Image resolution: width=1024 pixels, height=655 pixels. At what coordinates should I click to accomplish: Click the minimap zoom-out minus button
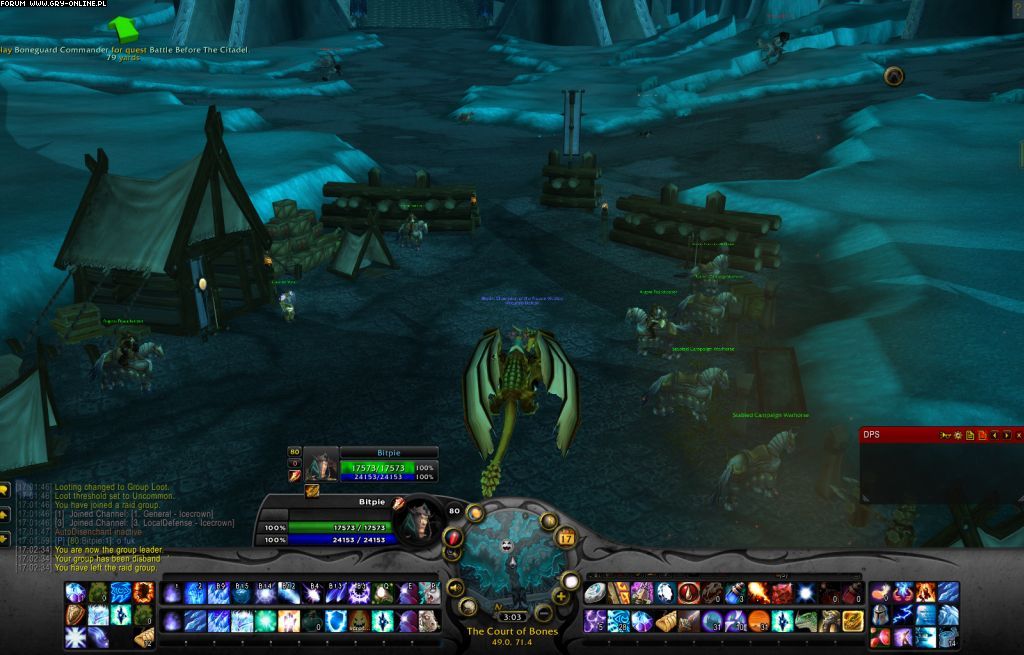coord(544,612)
